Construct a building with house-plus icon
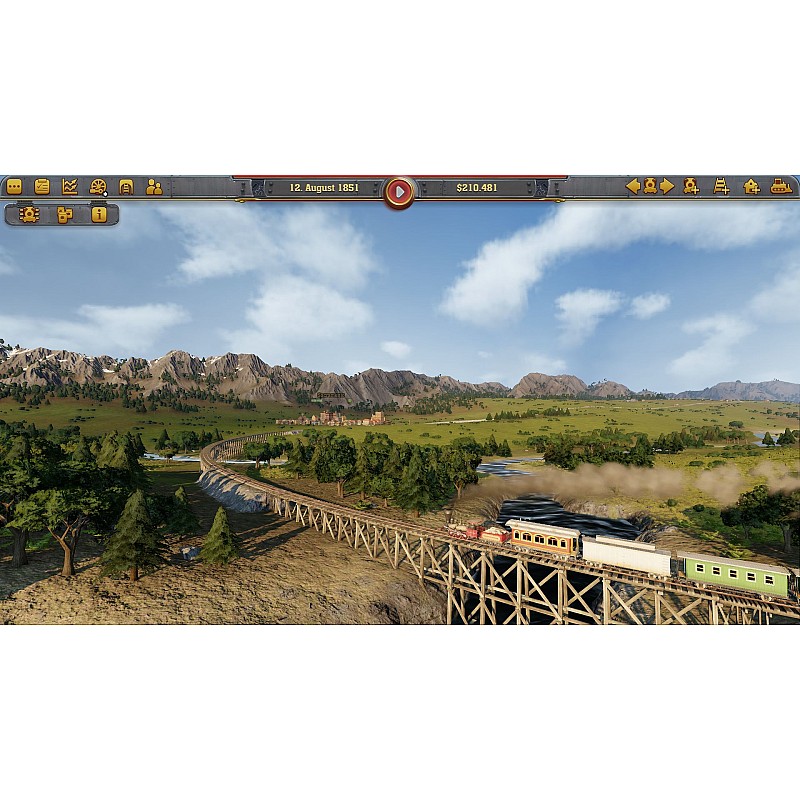 pyautogui.click(x=751, y=186)
